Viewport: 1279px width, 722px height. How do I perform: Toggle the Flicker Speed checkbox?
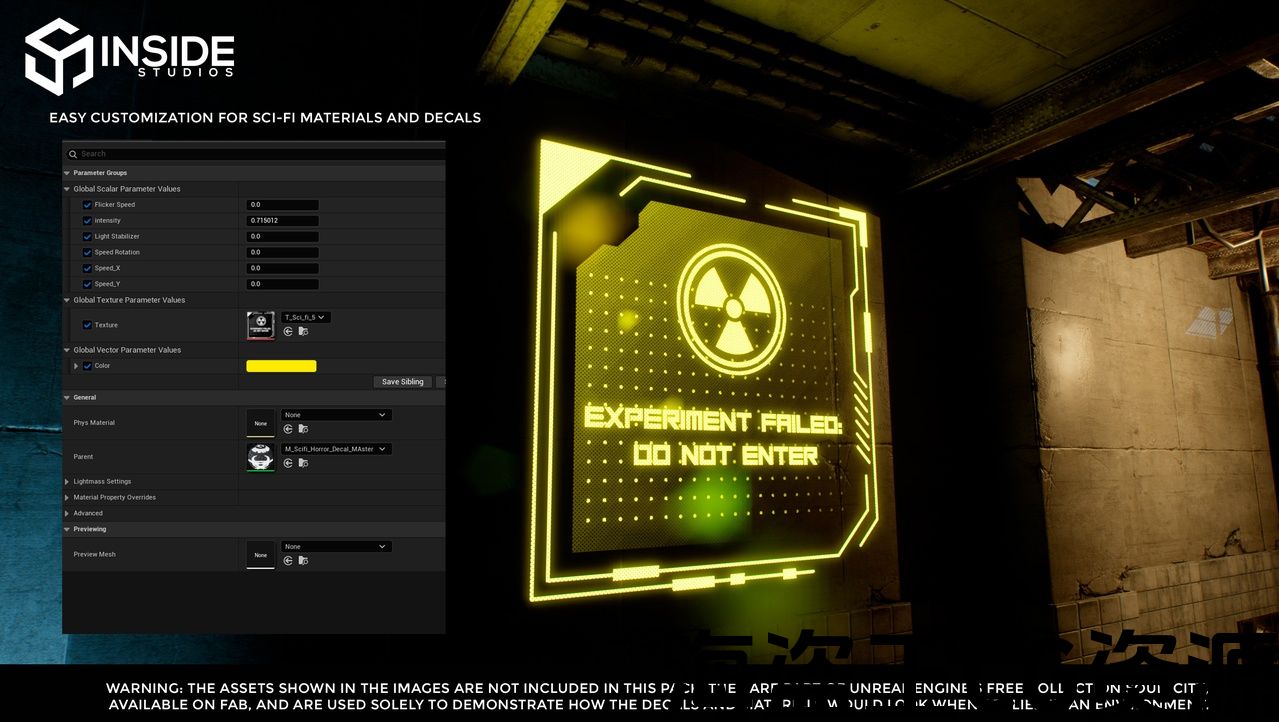(88, 205)
